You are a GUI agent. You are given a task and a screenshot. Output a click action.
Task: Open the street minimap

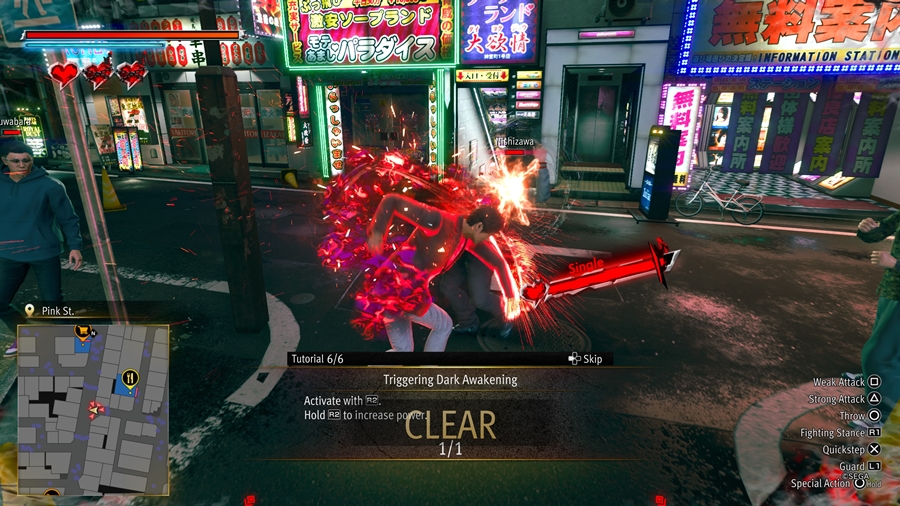[92, 410]
